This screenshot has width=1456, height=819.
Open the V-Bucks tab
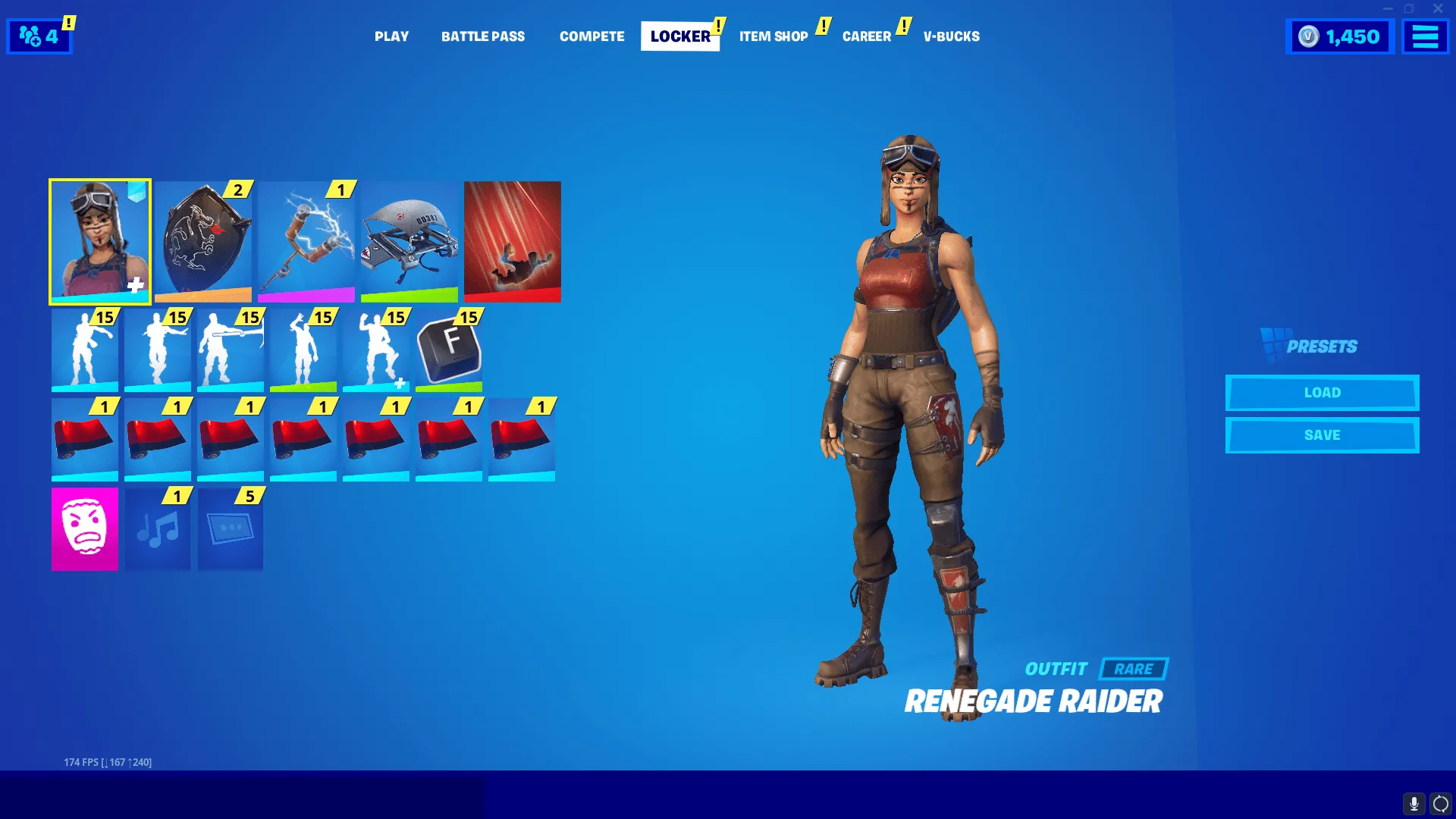tap(951, 36)
